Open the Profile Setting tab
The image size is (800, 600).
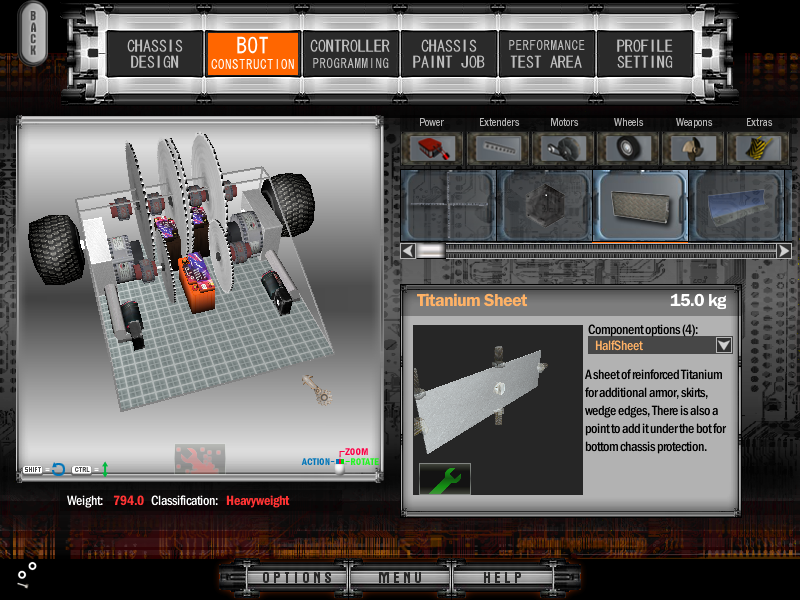click(x=644, y=54)
